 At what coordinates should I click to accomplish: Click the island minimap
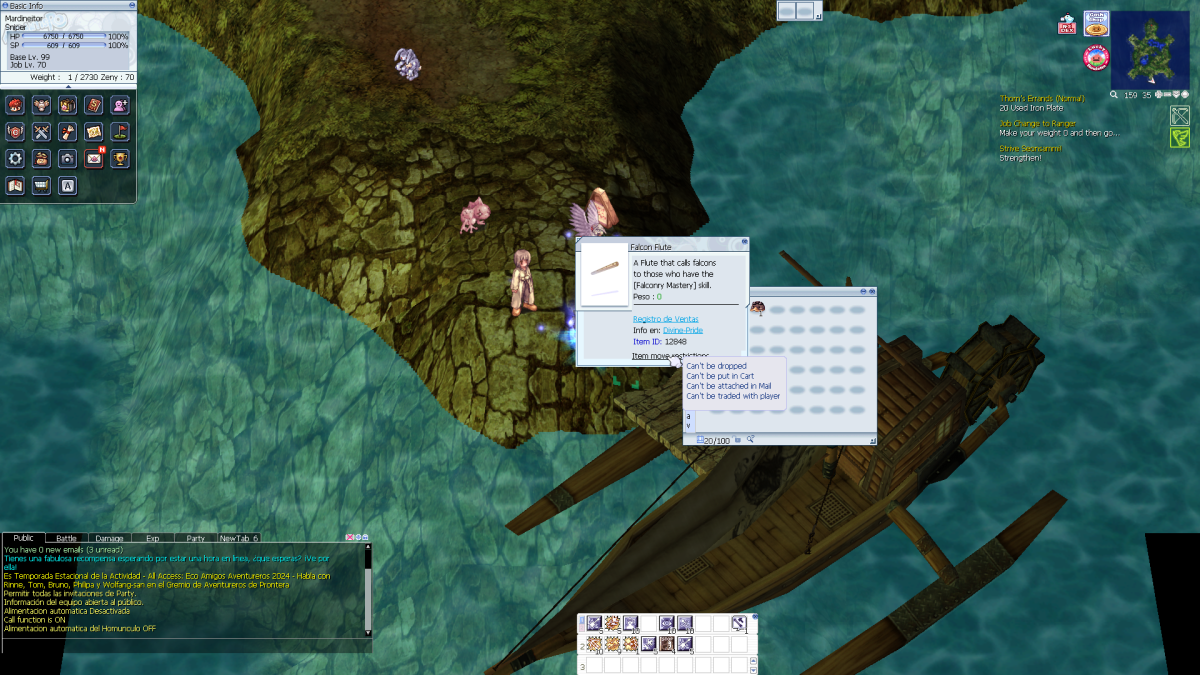point(1149,50)
